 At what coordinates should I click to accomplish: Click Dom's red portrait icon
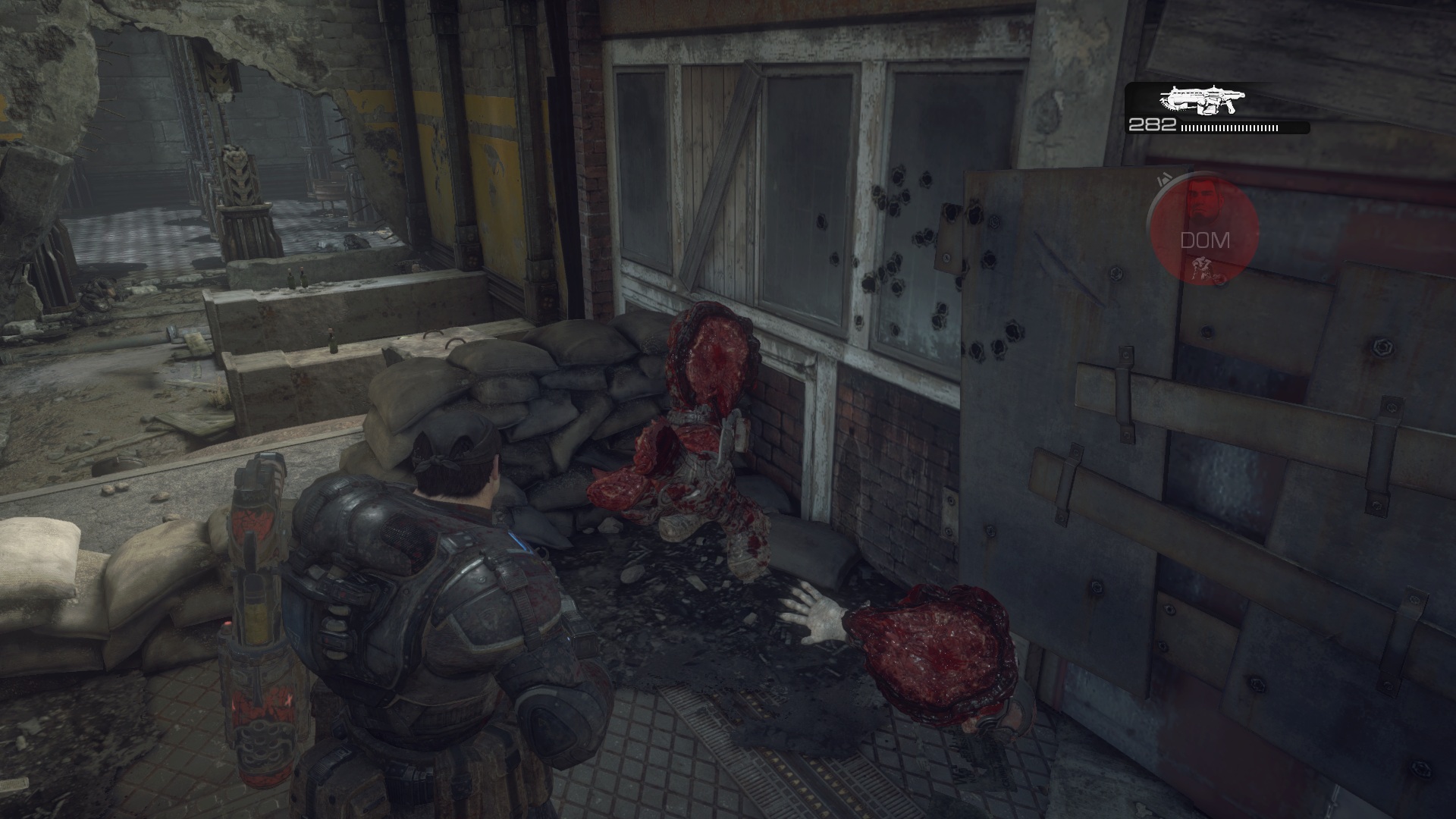1206,201
